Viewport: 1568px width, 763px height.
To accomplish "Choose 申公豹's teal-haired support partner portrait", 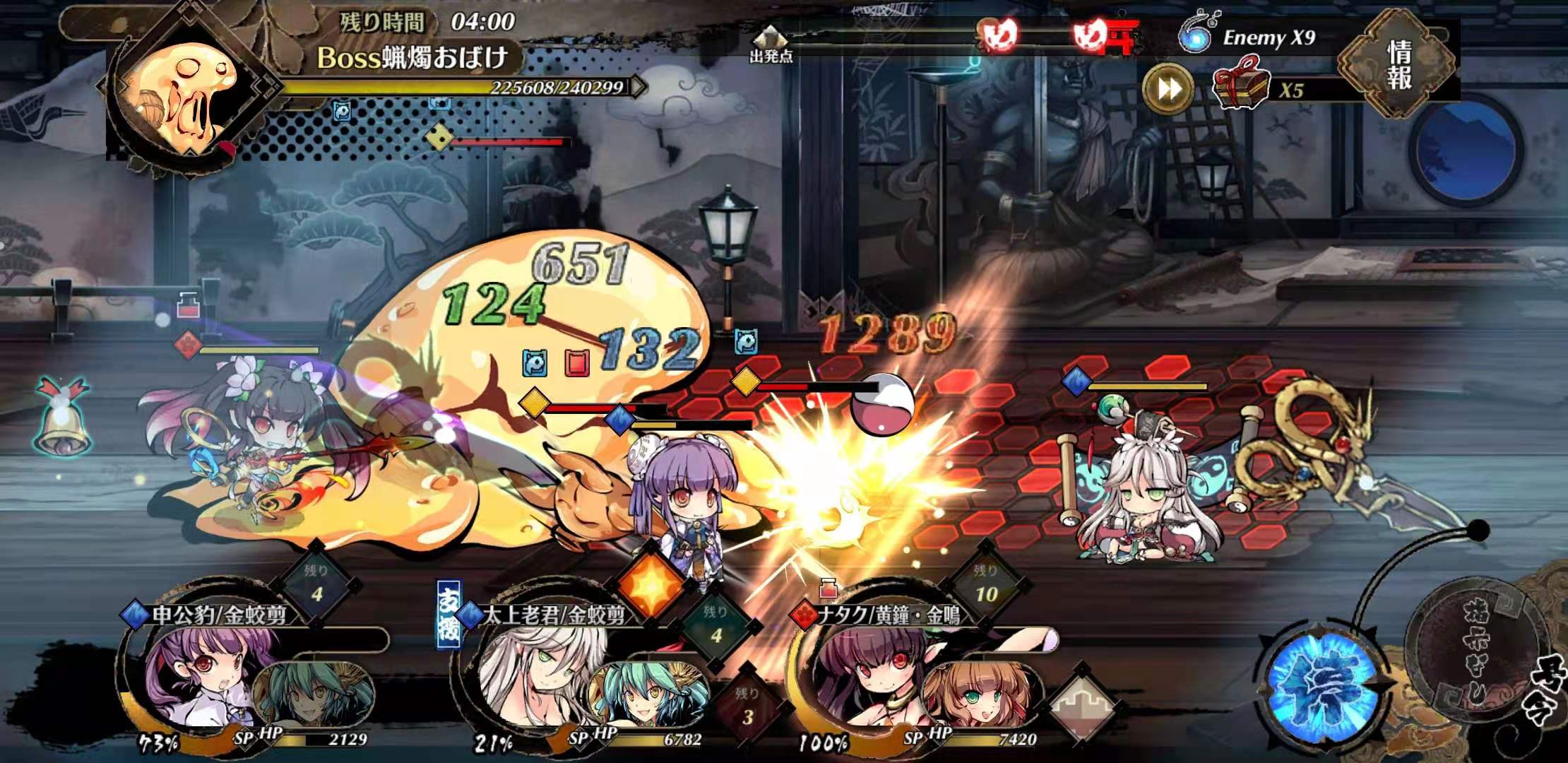I will point(311,696).
